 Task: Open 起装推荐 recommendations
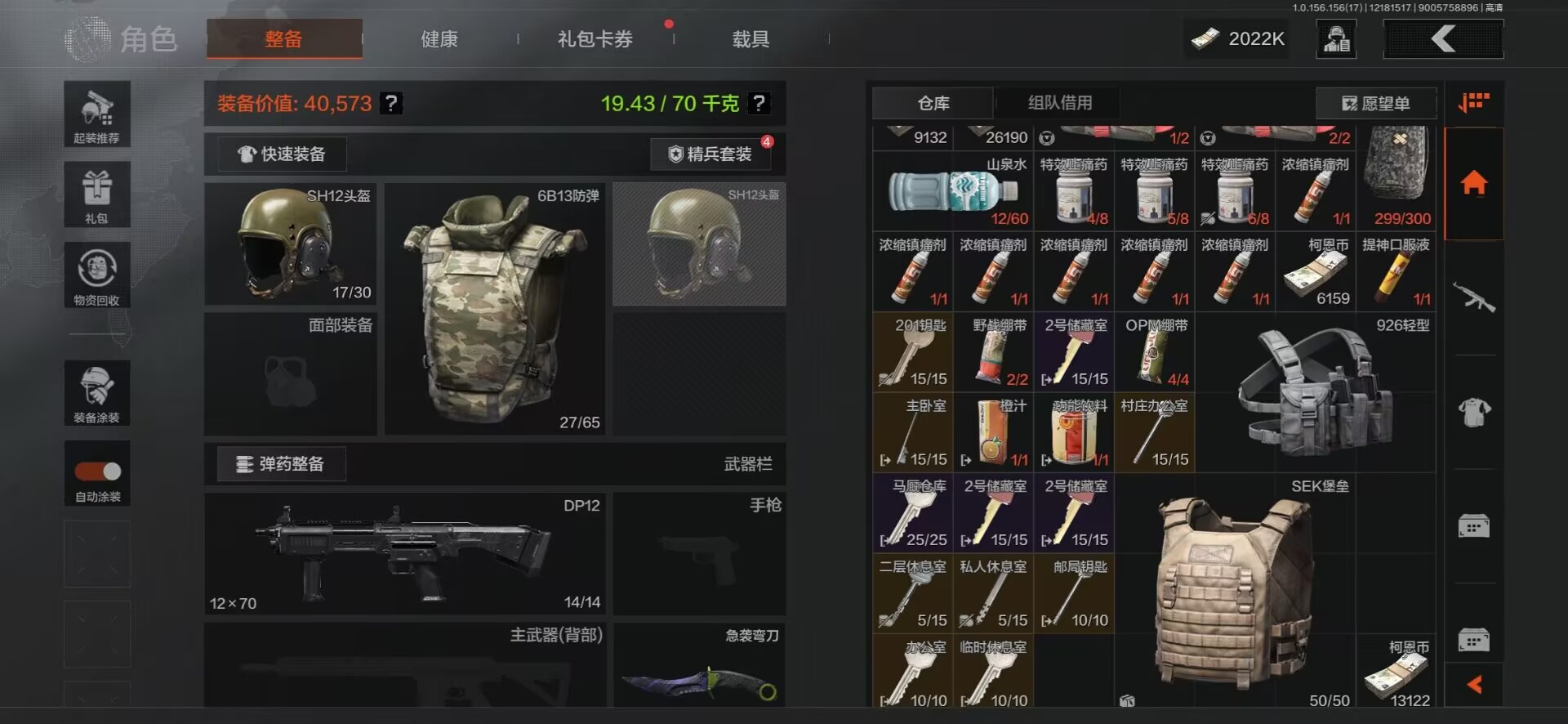click(97, 114)
